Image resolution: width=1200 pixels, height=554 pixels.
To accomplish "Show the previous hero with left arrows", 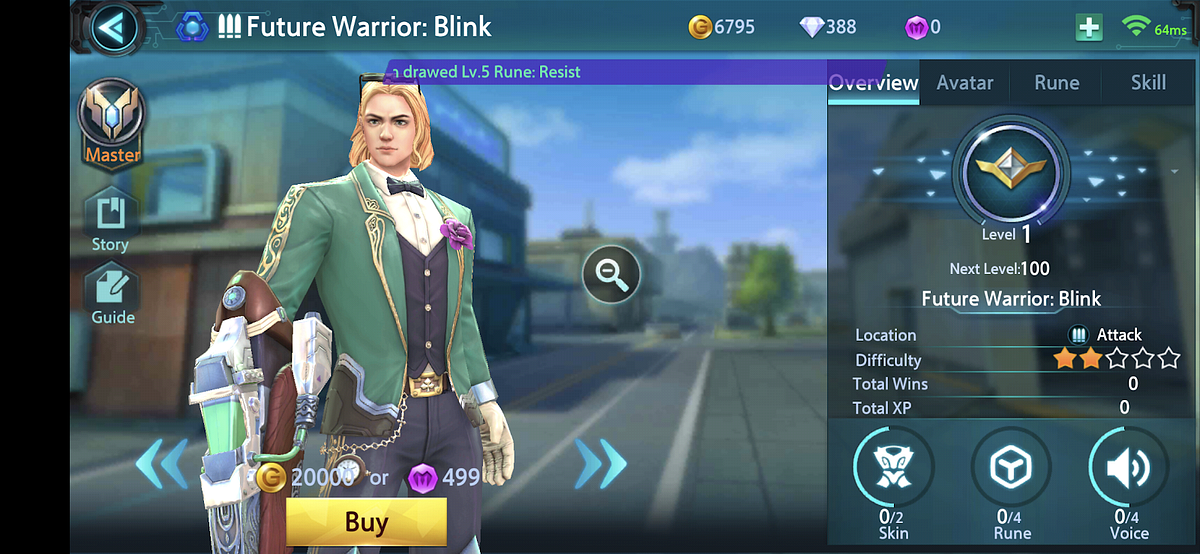I will pos(161,464).
